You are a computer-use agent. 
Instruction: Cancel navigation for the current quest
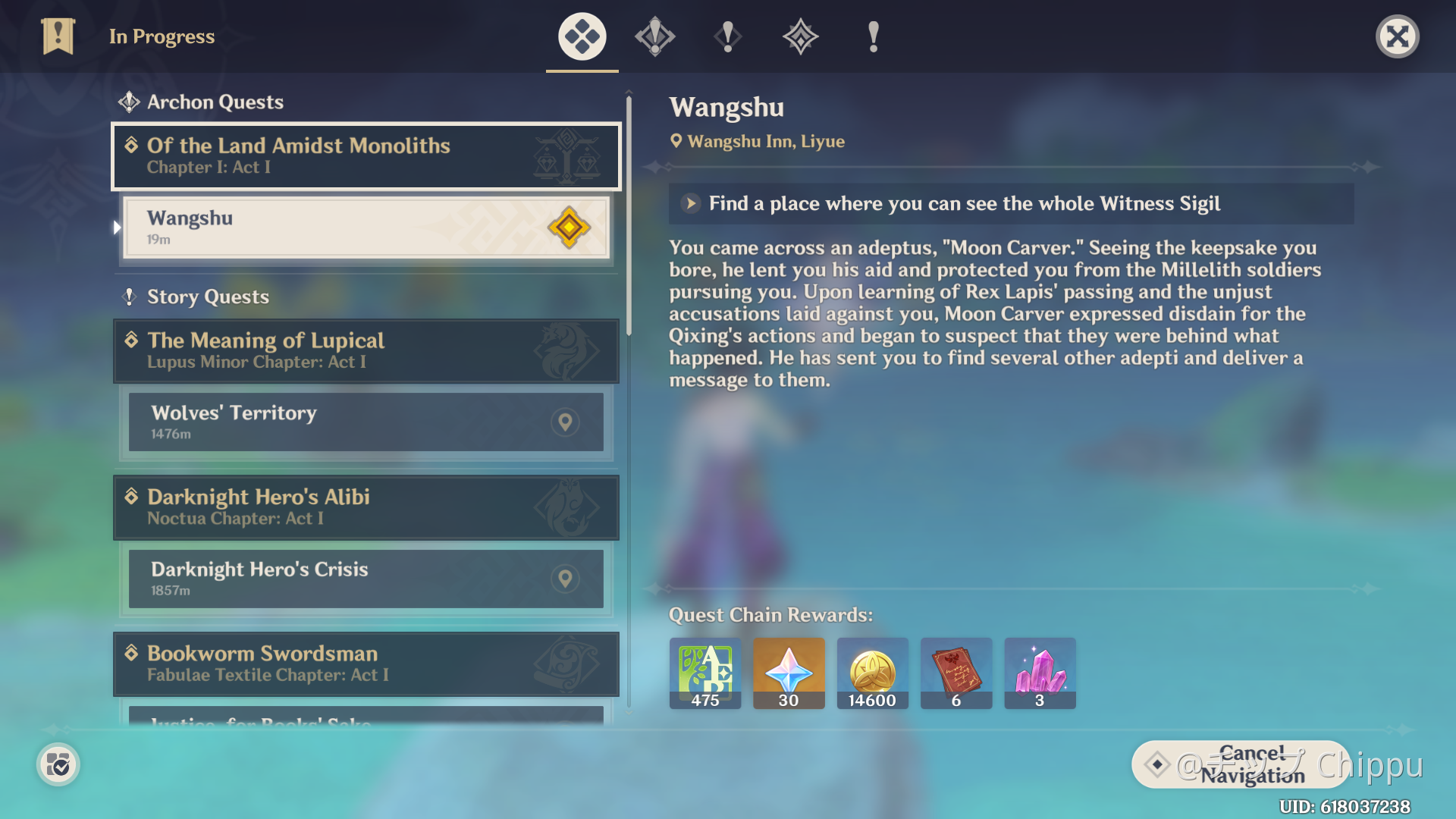pos(1241,764)
